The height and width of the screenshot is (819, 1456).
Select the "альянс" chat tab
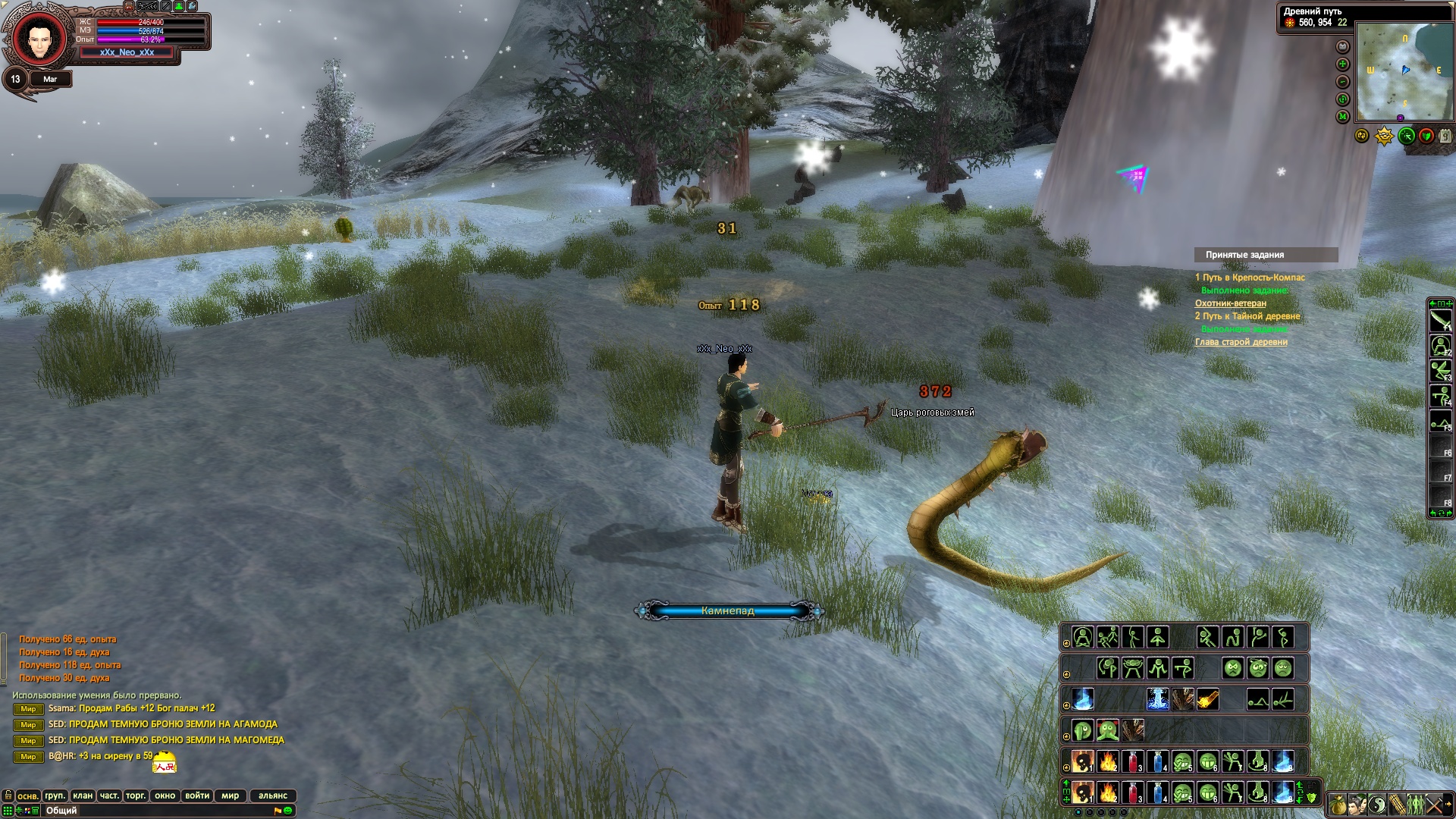click(x=273, y=795)
